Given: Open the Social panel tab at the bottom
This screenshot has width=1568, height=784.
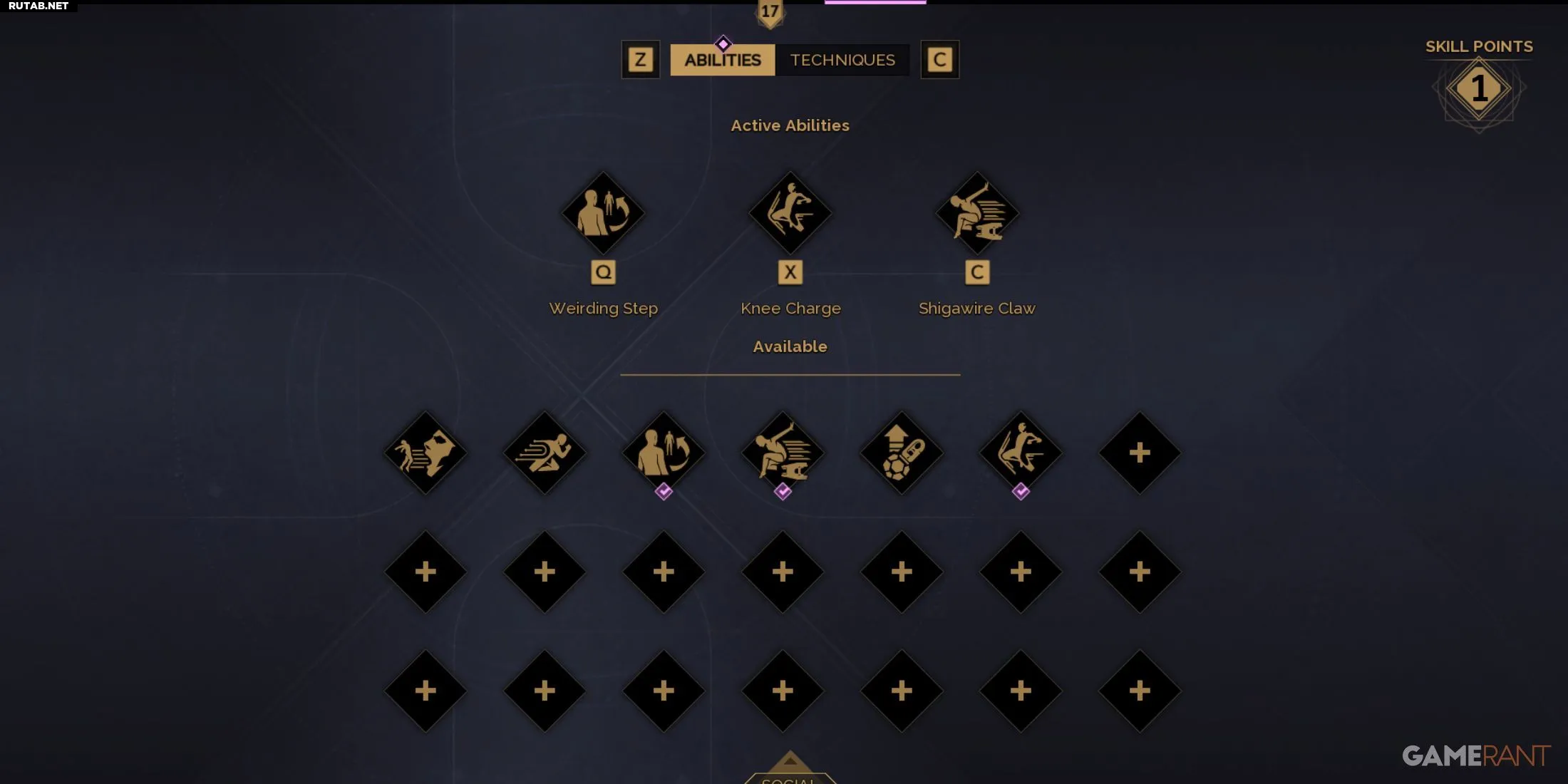Looking at the screenshot, I should pos(789,775).
